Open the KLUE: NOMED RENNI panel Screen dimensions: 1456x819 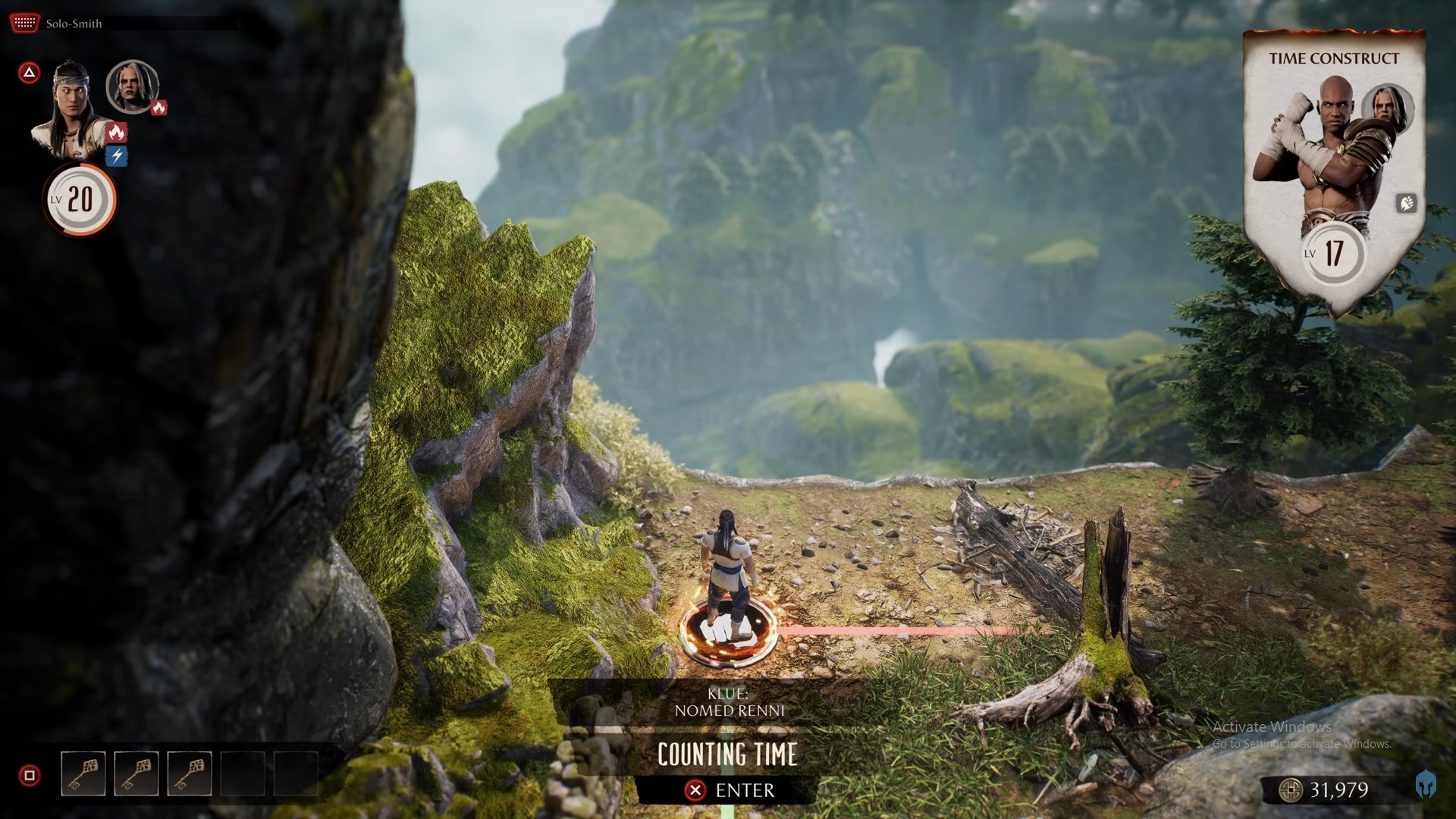tap(730, 701)
